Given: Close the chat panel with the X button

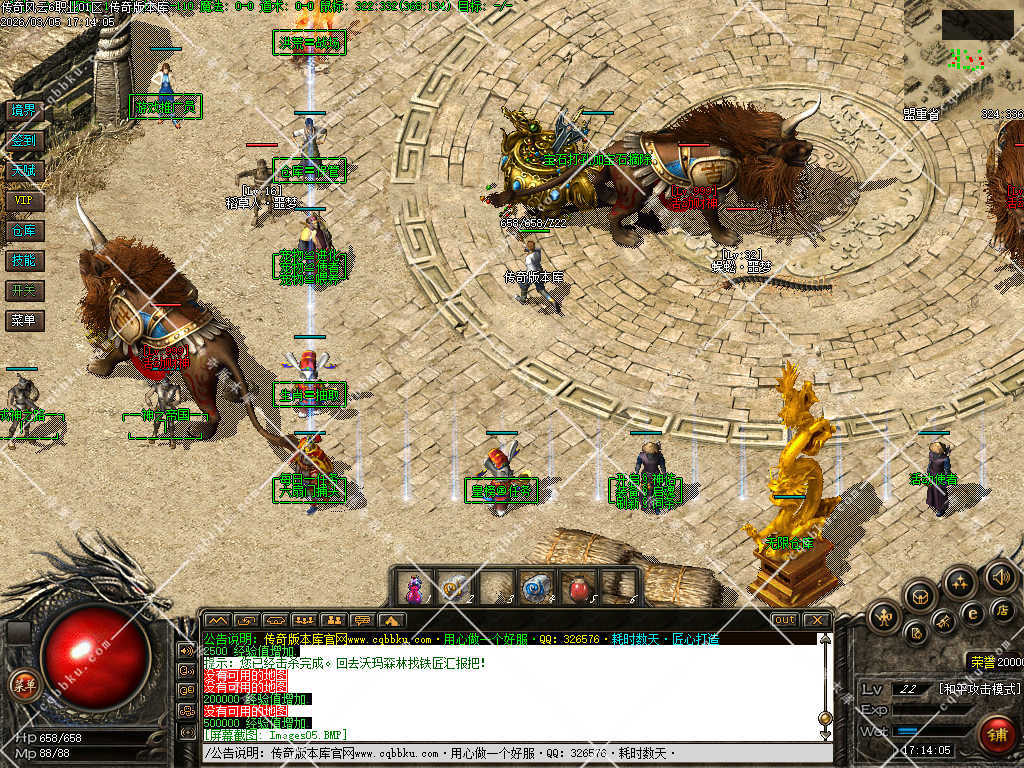Looking at the screenshot, I should click(x=815, y=620).
